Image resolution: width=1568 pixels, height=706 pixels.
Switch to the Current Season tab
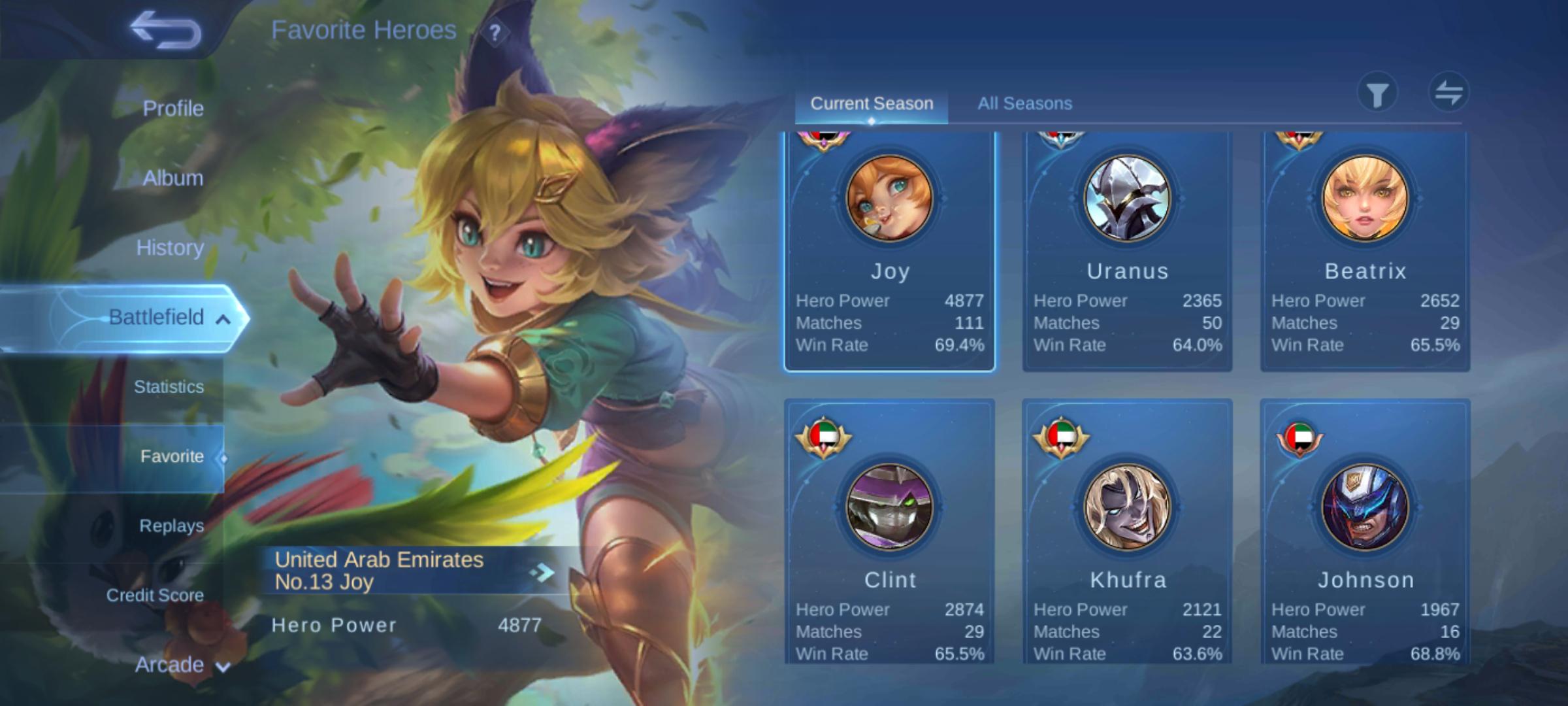872,103
